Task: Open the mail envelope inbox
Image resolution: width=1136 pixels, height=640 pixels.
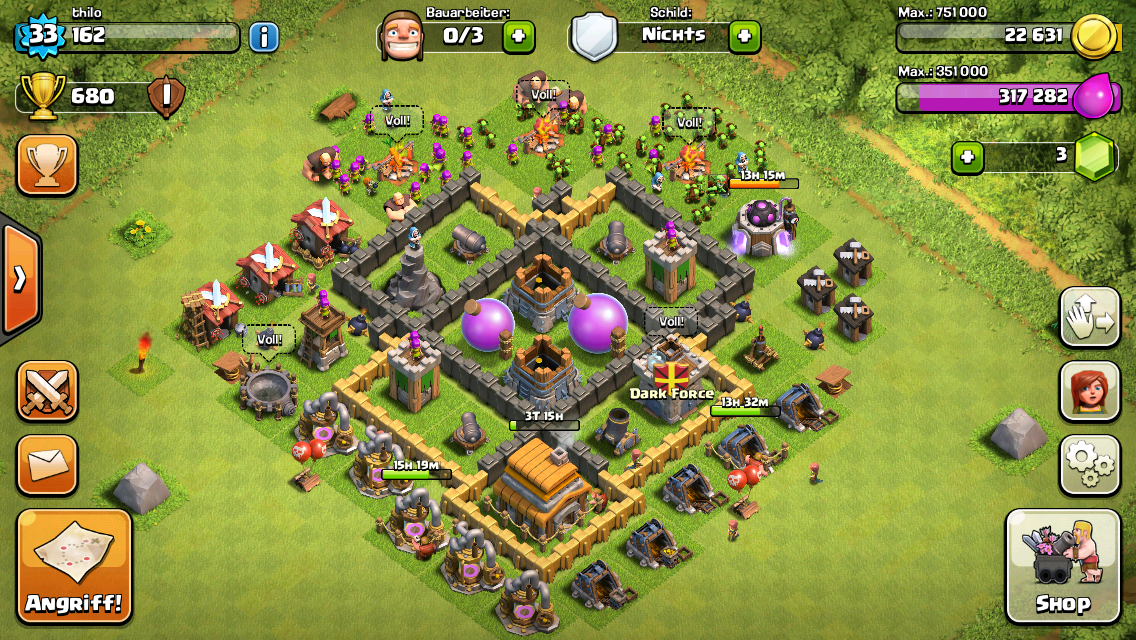Action: 47,465
